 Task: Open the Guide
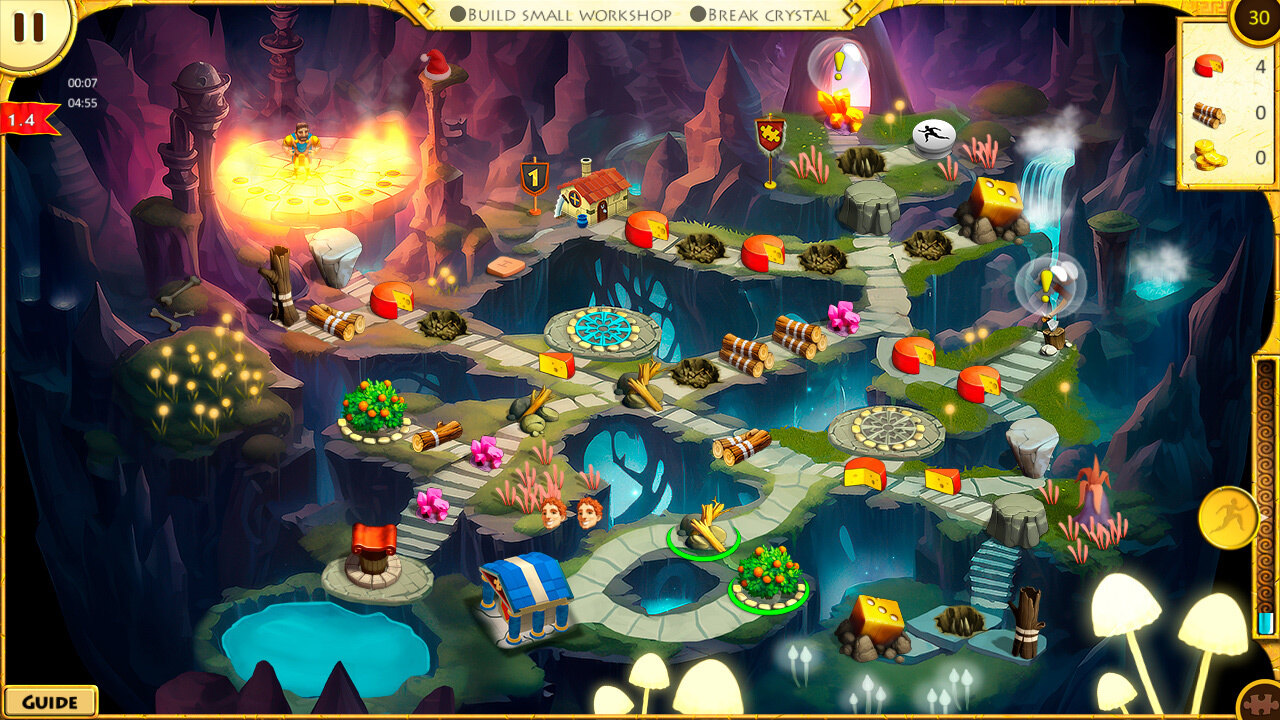point(49,701)
